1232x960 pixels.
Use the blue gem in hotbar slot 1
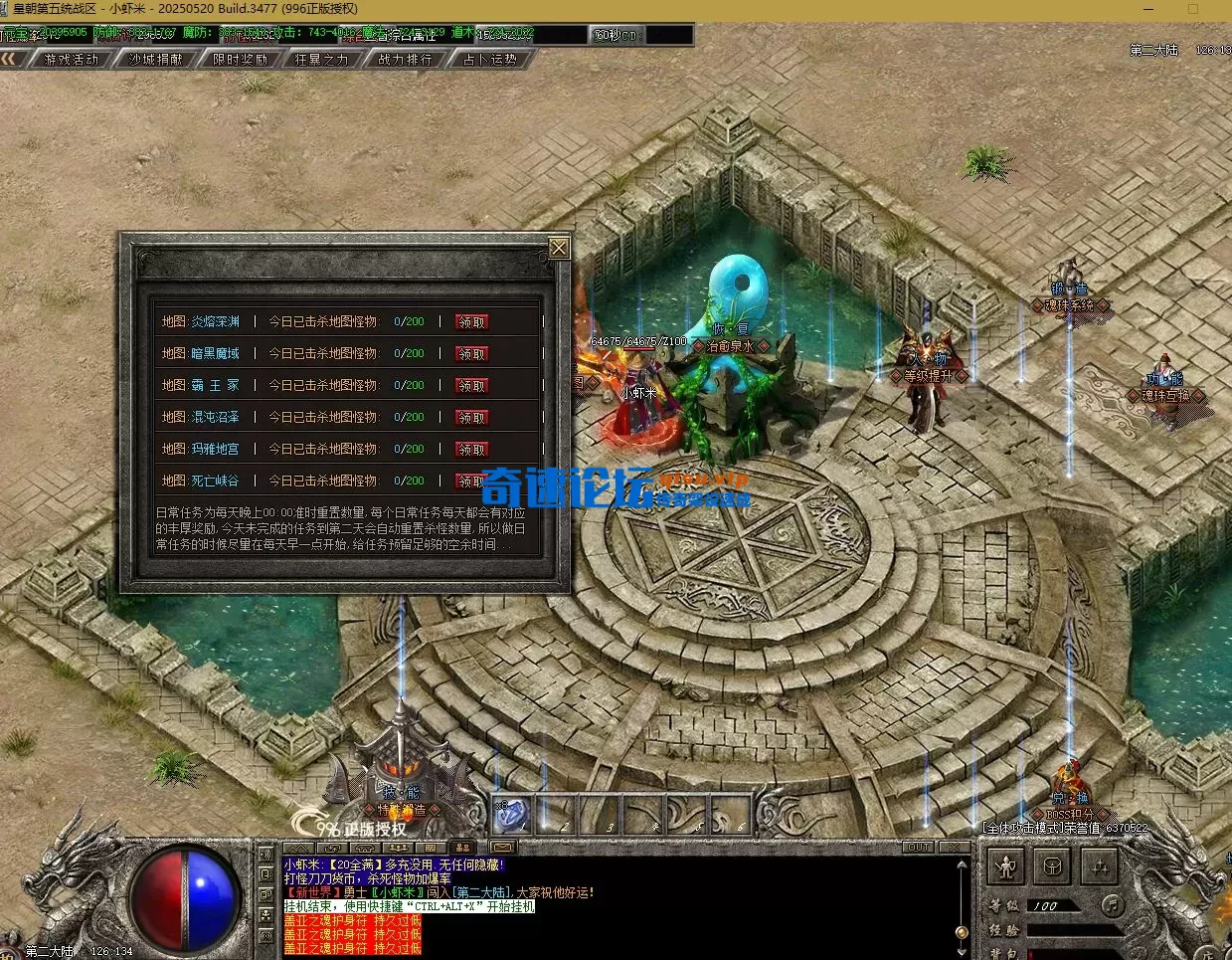pyautogui.click(x=513, y=815)
